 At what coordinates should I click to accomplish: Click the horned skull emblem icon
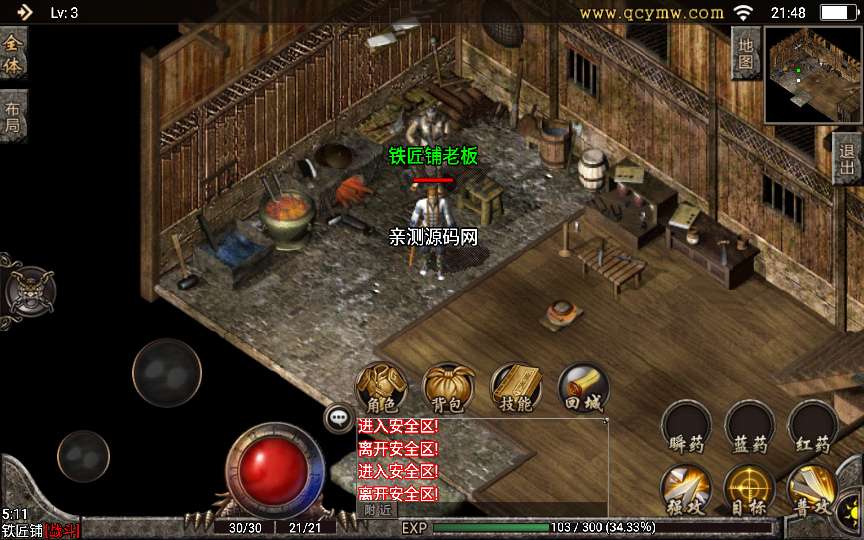point(28,291)
